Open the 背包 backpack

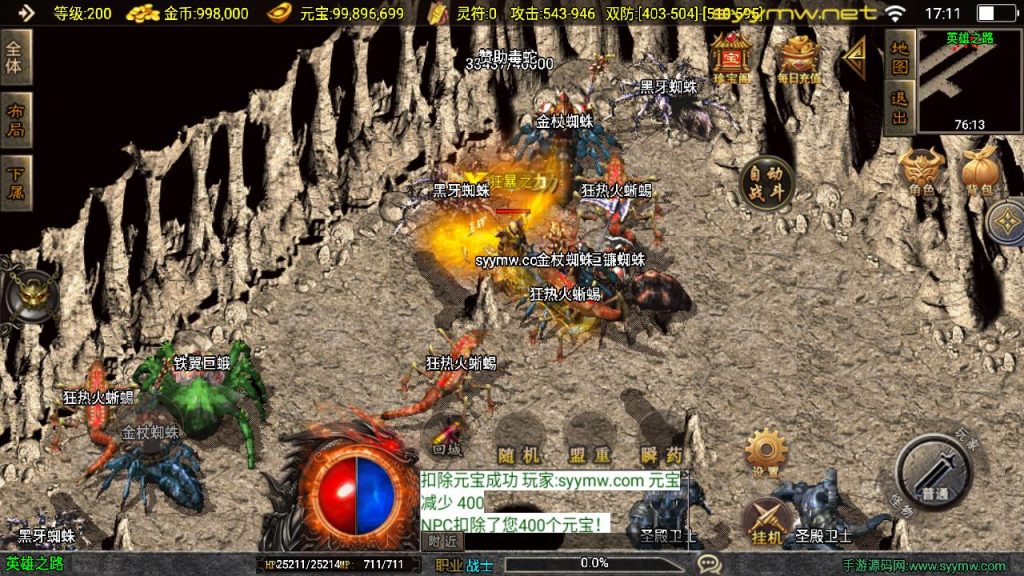(x=979, y=172)
